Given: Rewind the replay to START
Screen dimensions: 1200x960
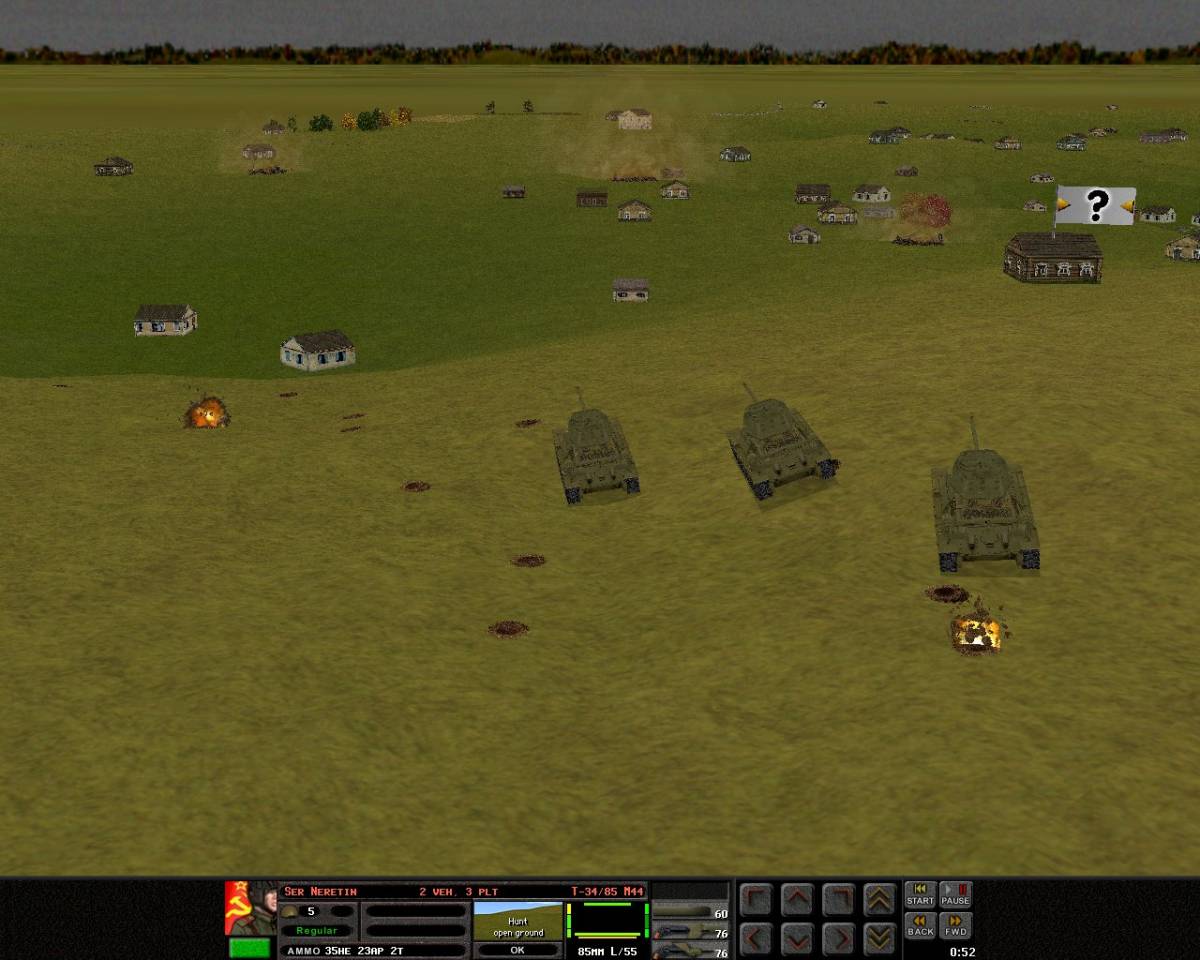Looking at the screenshot, I should [920, 894].
